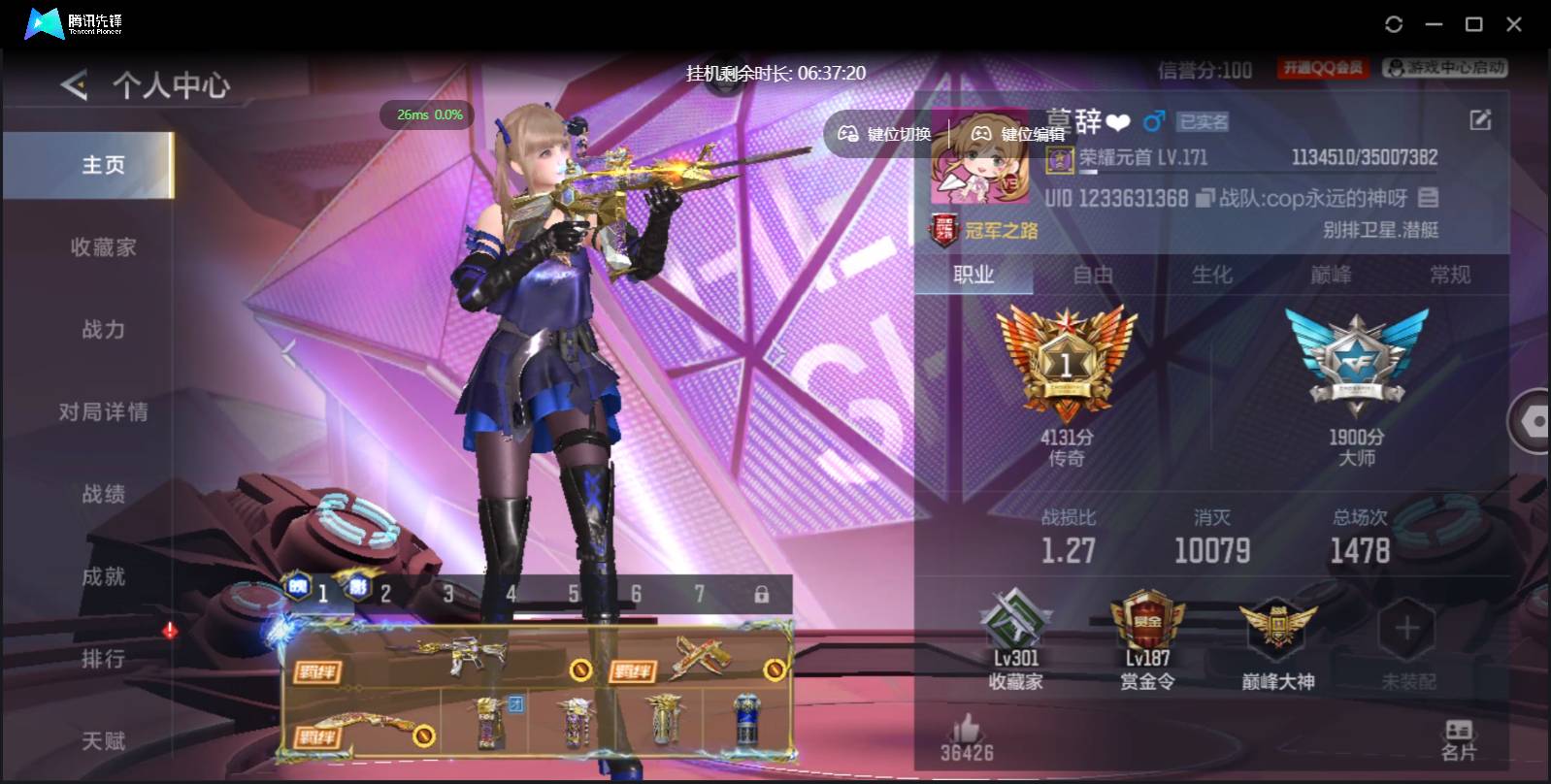Open the 战绩 section in the sidebar

105,494
